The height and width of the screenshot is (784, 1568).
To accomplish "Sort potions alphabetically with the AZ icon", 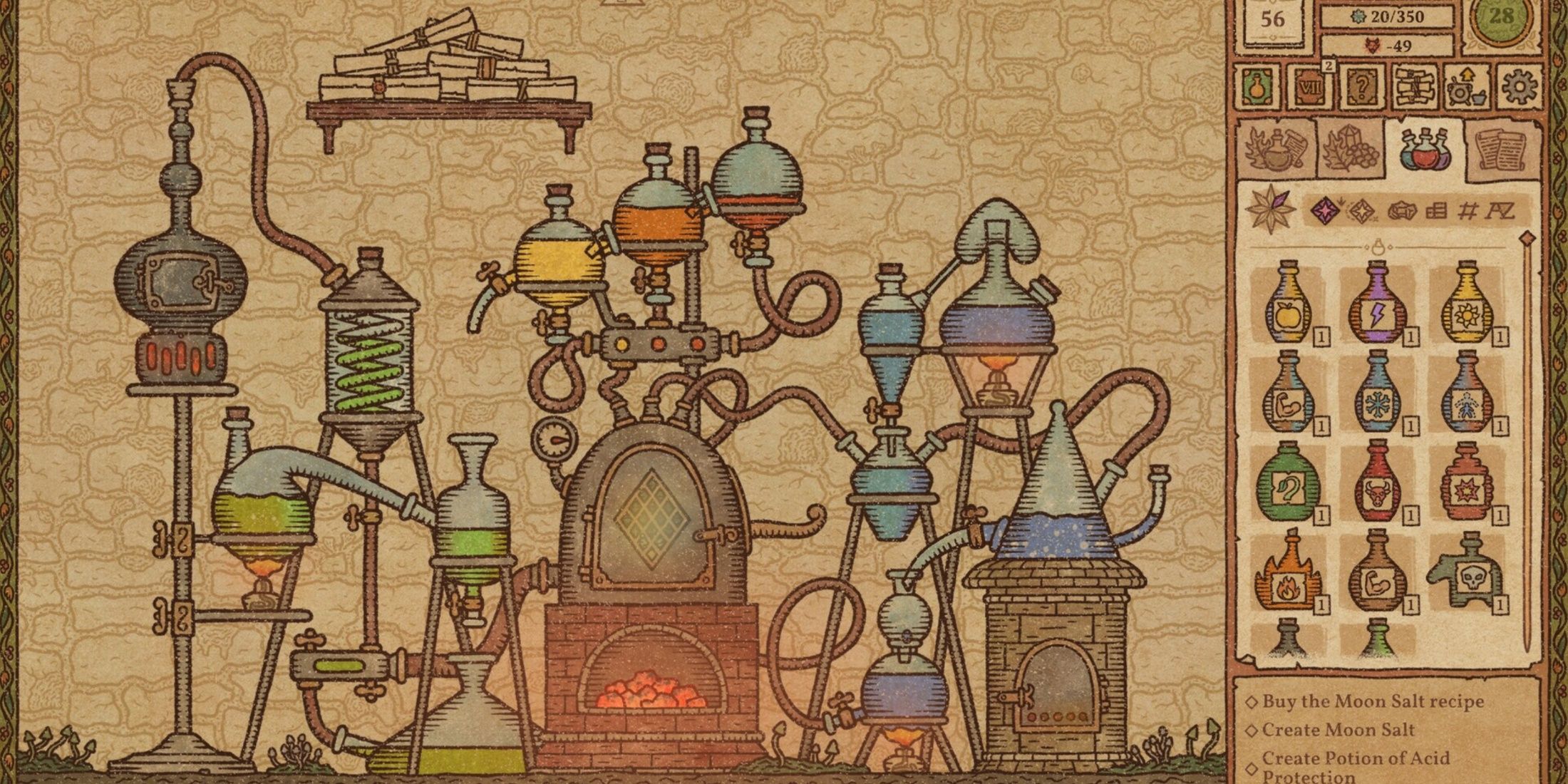I will point(1502,212).
